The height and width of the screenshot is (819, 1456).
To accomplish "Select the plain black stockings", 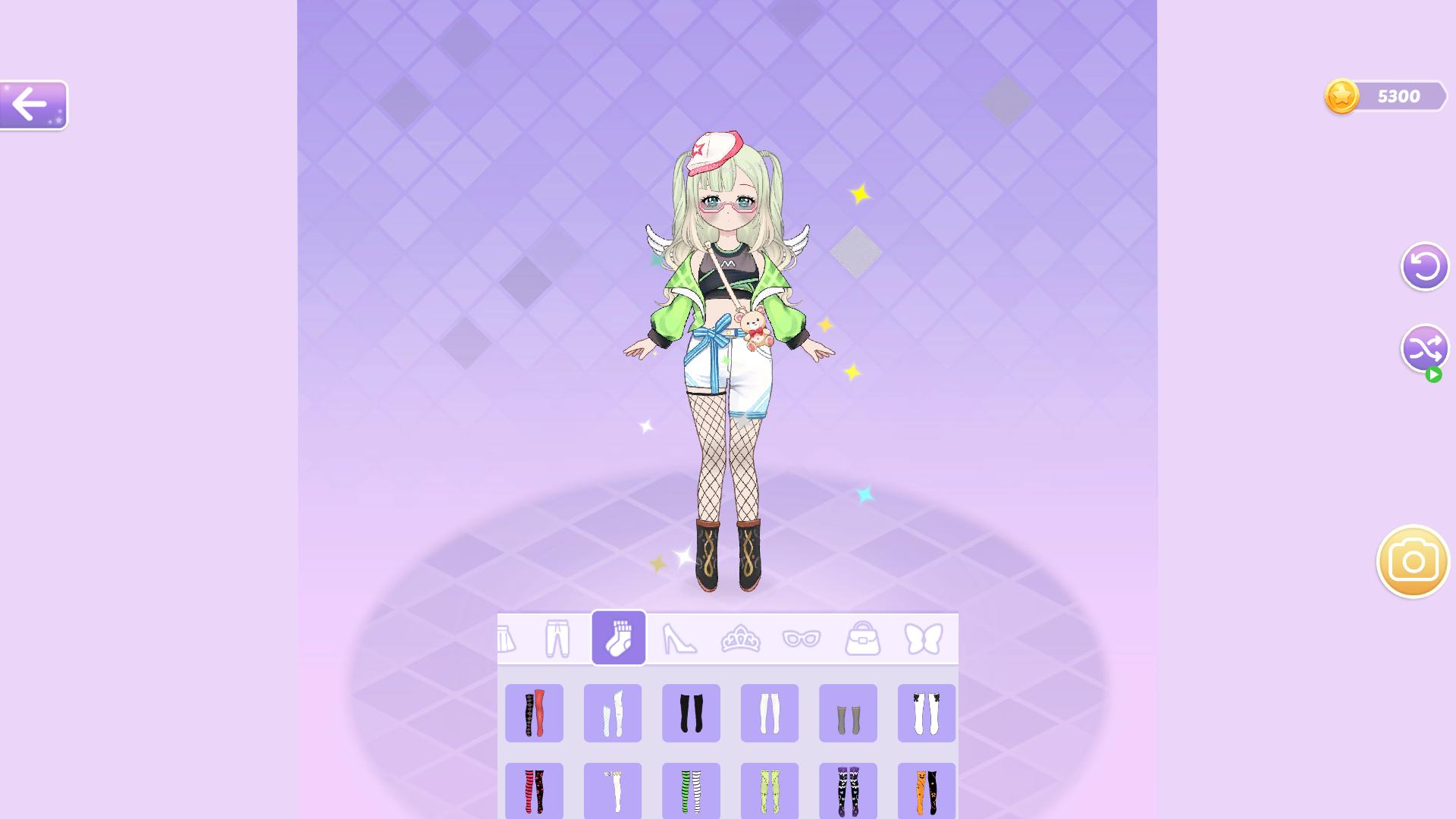I will (691, 713).
